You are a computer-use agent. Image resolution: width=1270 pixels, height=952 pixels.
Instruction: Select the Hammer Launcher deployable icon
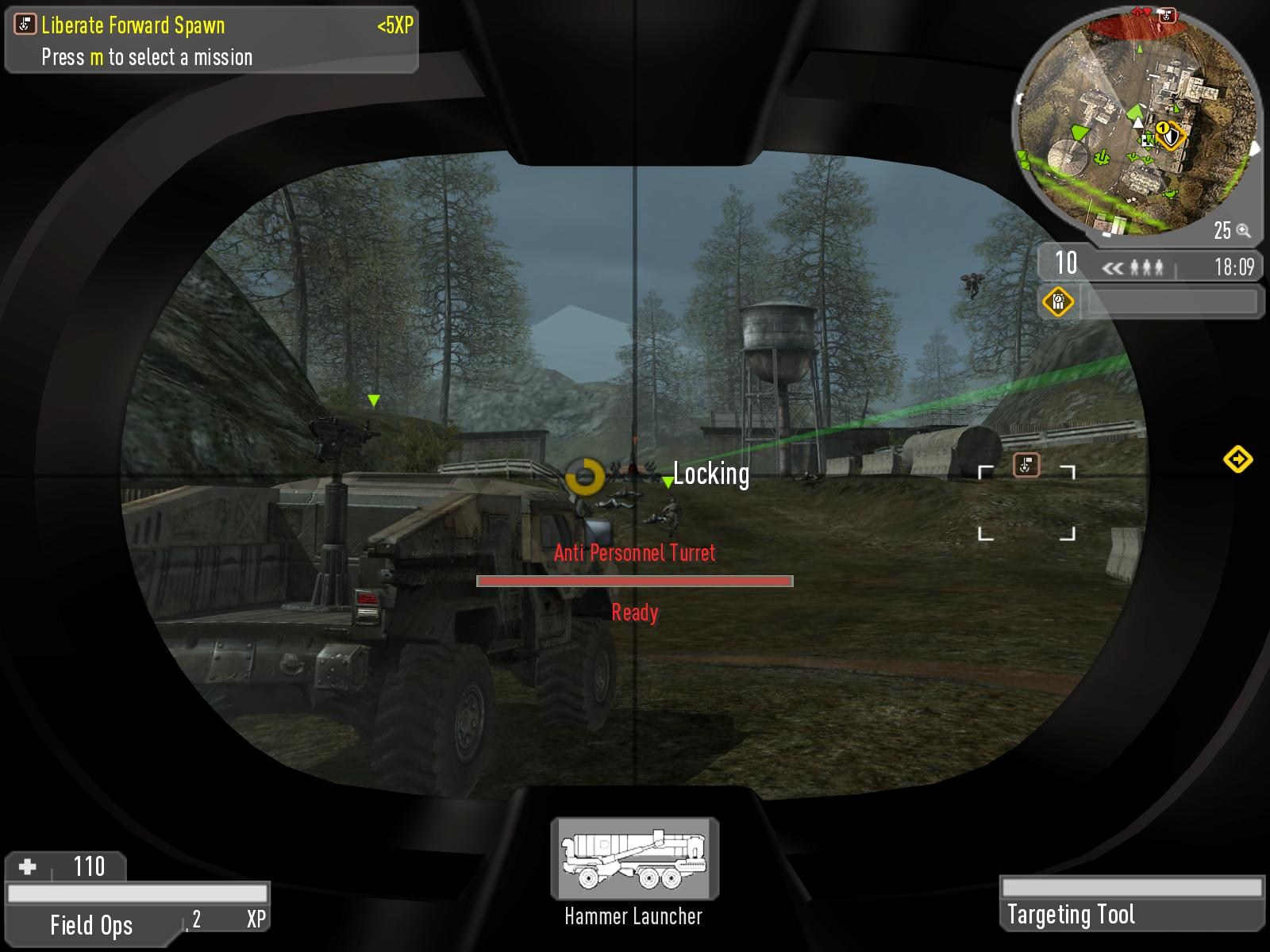coord(634,859)
